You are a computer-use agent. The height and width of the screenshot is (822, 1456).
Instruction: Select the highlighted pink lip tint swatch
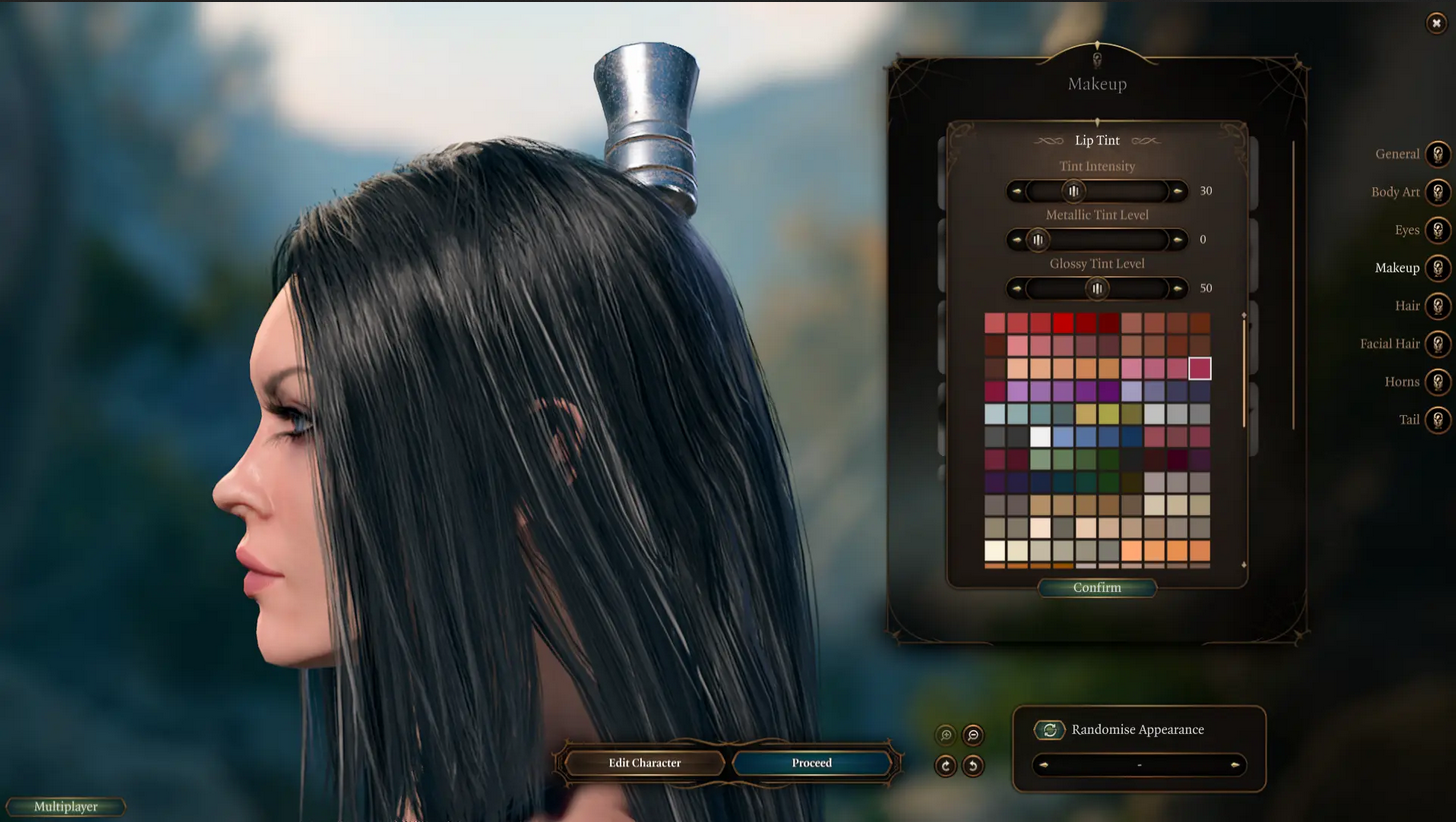click(x=1201, y=369)
